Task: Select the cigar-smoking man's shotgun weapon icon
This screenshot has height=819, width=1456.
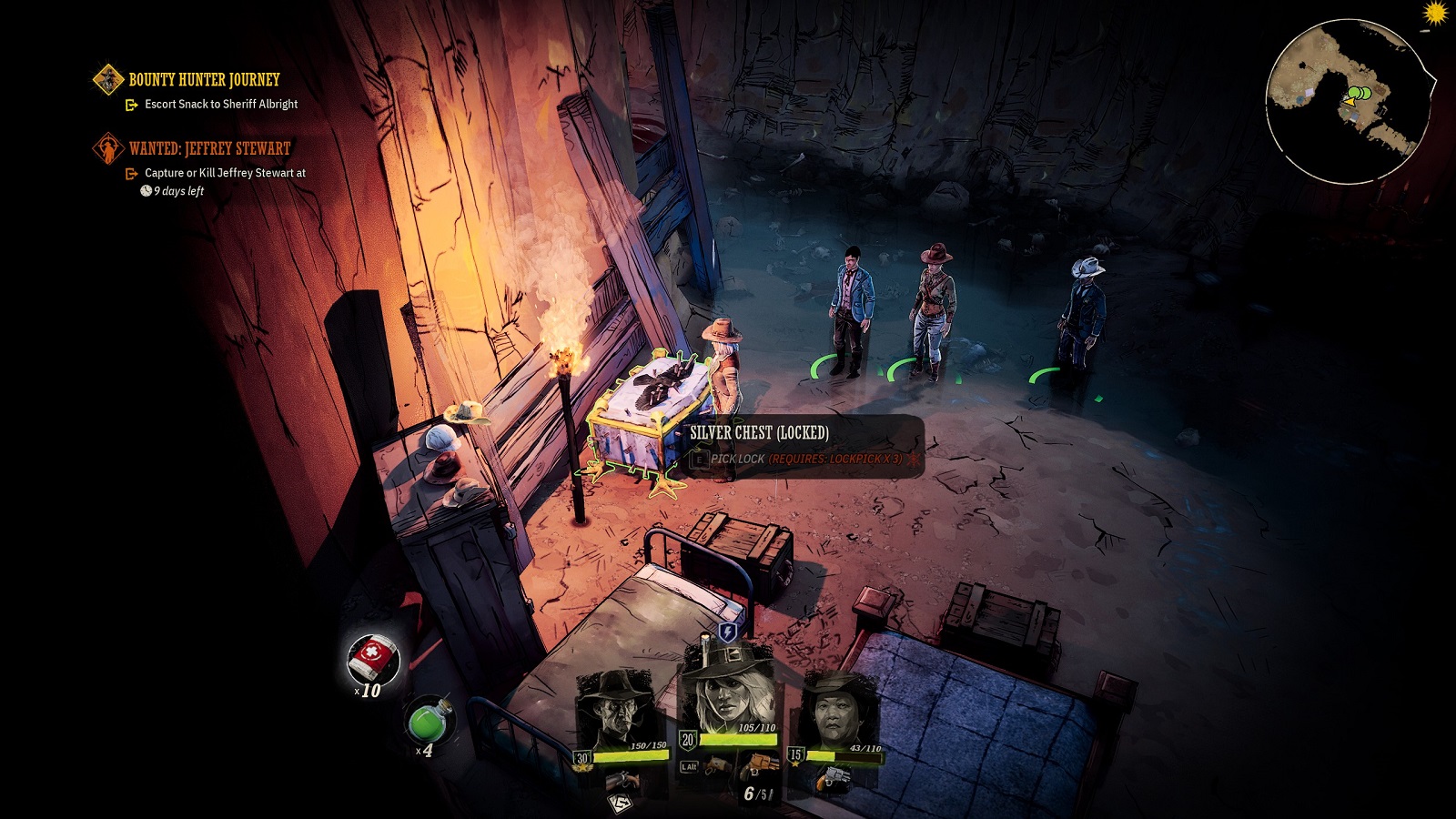Action: 623,779
